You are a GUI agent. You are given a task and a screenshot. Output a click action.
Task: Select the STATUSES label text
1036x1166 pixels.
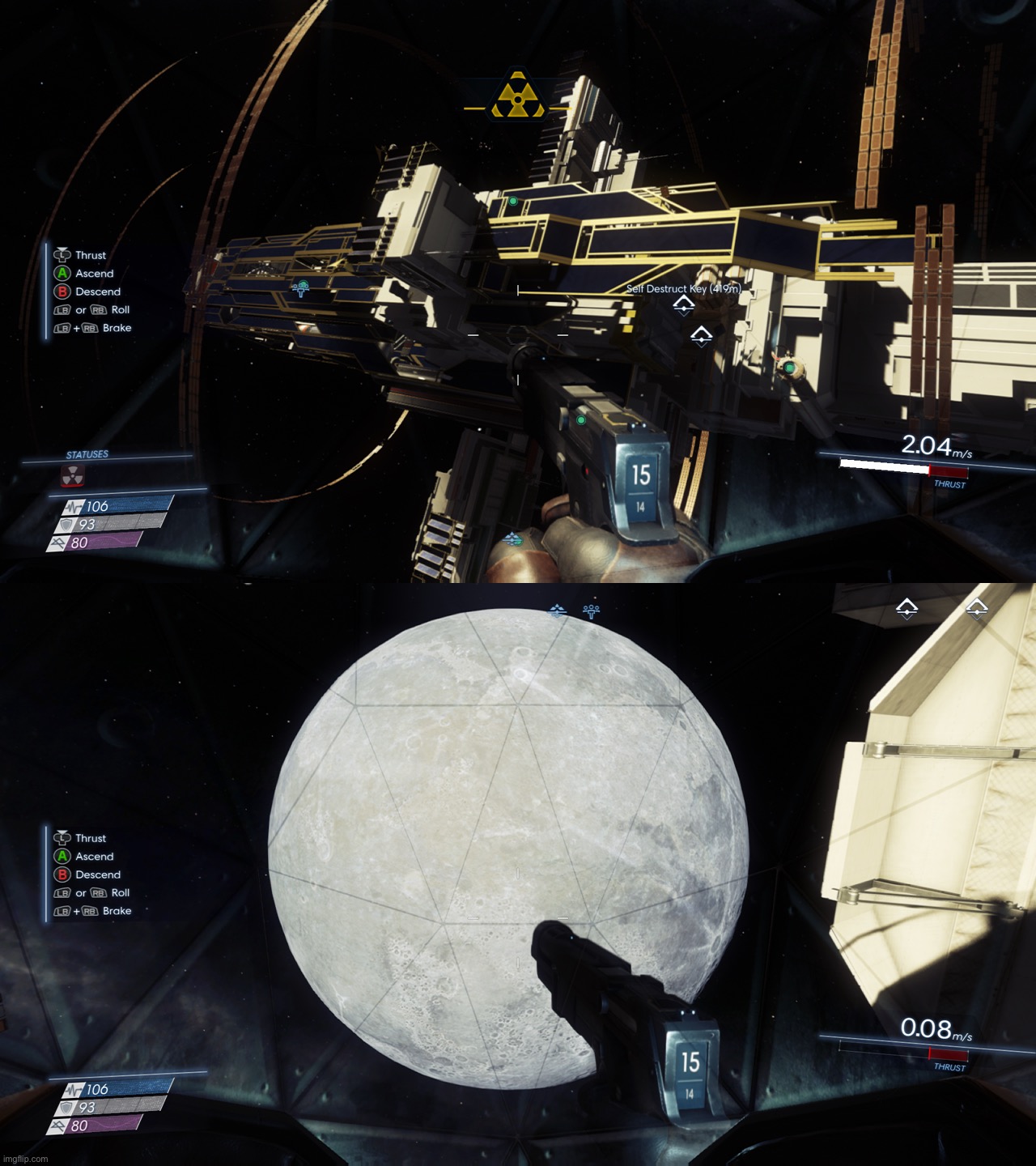(x=89, y=454)
